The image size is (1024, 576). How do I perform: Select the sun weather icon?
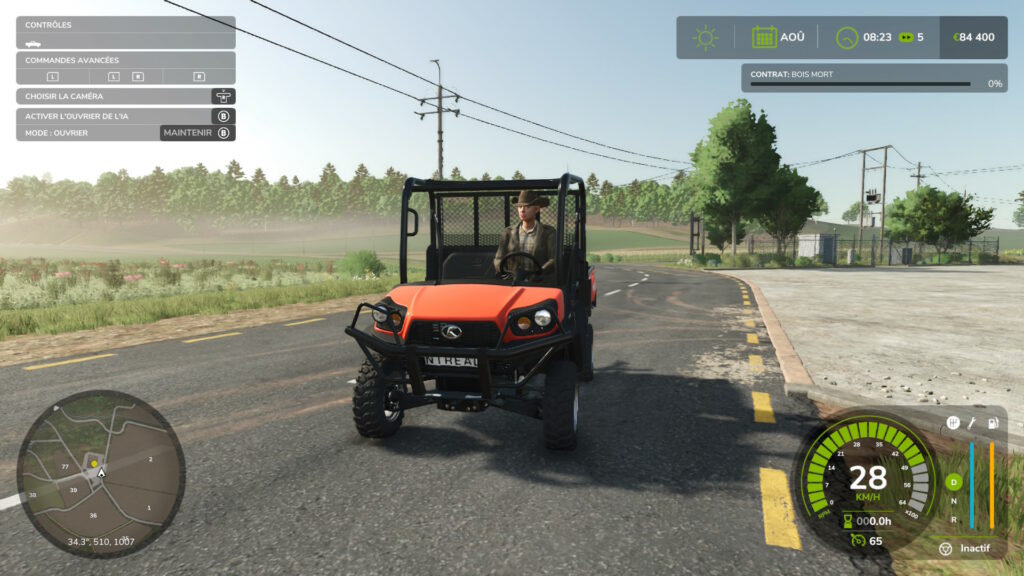click(x=706, y=37)
